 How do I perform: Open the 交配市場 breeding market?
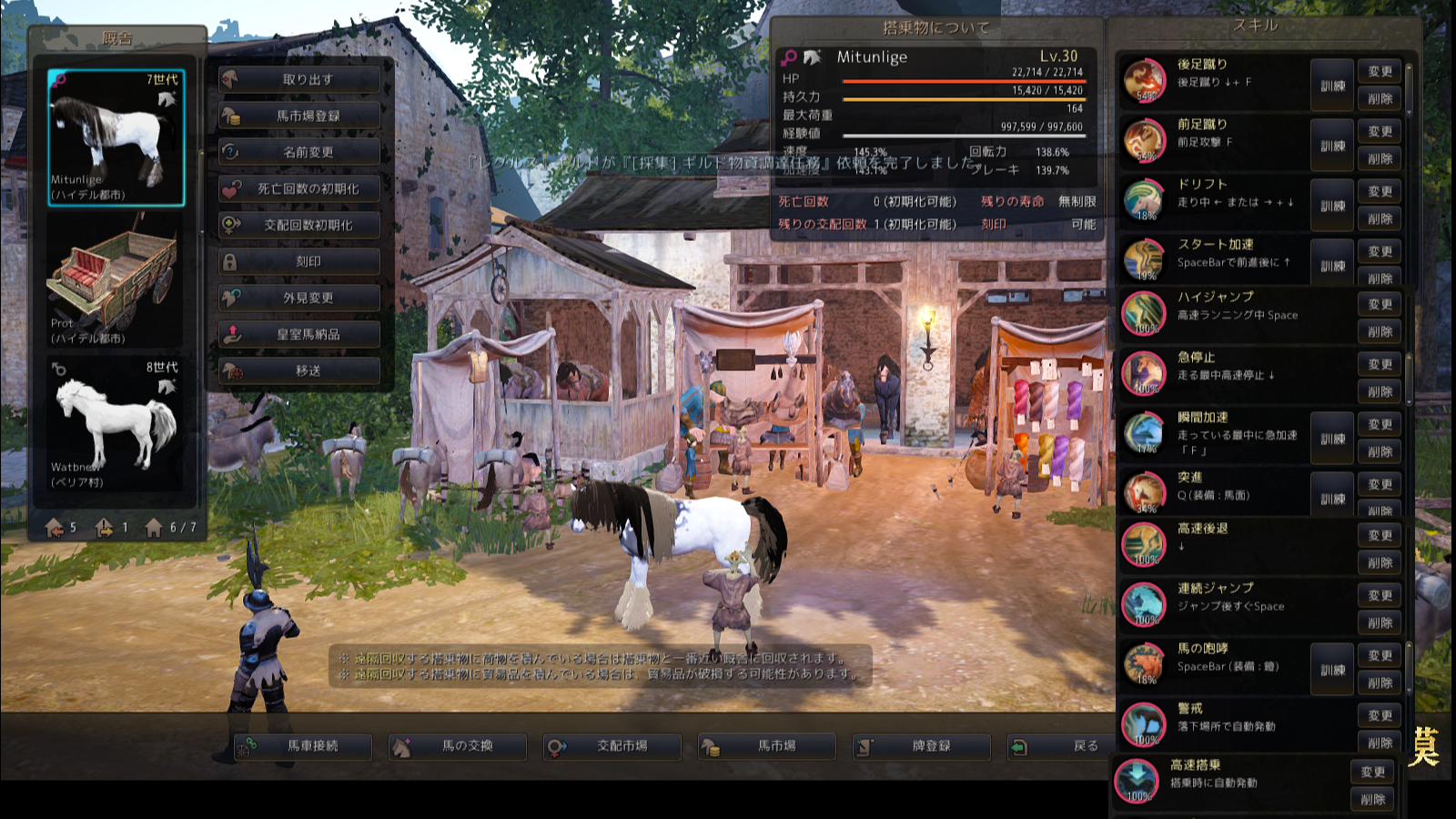pyautogui.click(x=612, y=746)
